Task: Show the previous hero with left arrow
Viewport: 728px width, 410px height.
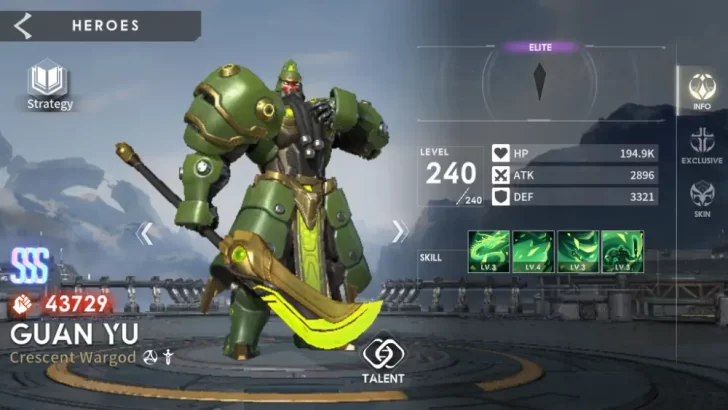Action: [x=146, y=233]
